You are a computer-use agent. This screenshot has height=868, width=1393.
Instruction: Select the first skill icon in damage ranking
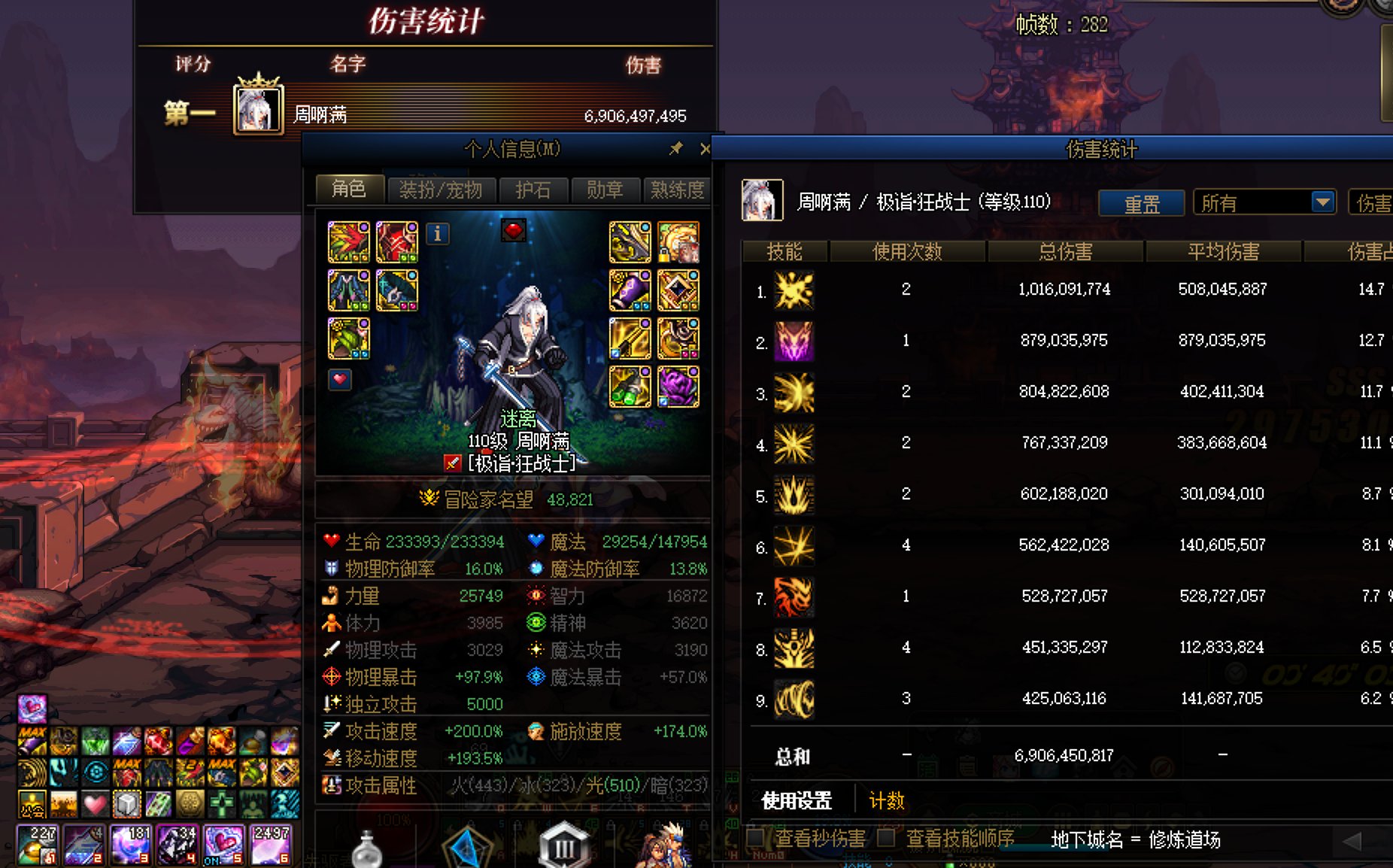point(793,289)
